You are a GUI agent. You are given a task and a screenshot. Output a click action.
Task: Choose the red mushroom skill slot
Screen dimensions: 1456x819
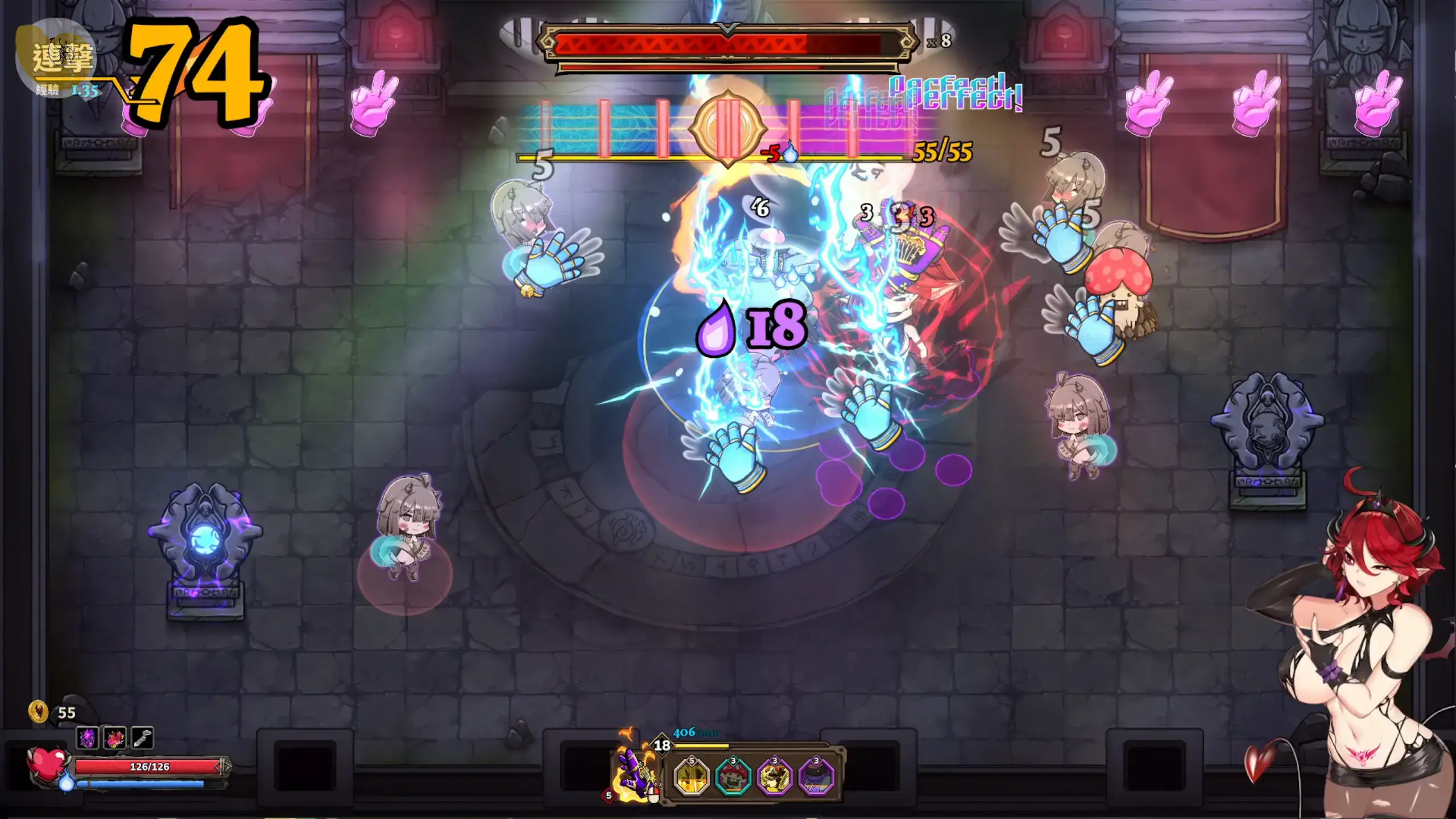733,776
